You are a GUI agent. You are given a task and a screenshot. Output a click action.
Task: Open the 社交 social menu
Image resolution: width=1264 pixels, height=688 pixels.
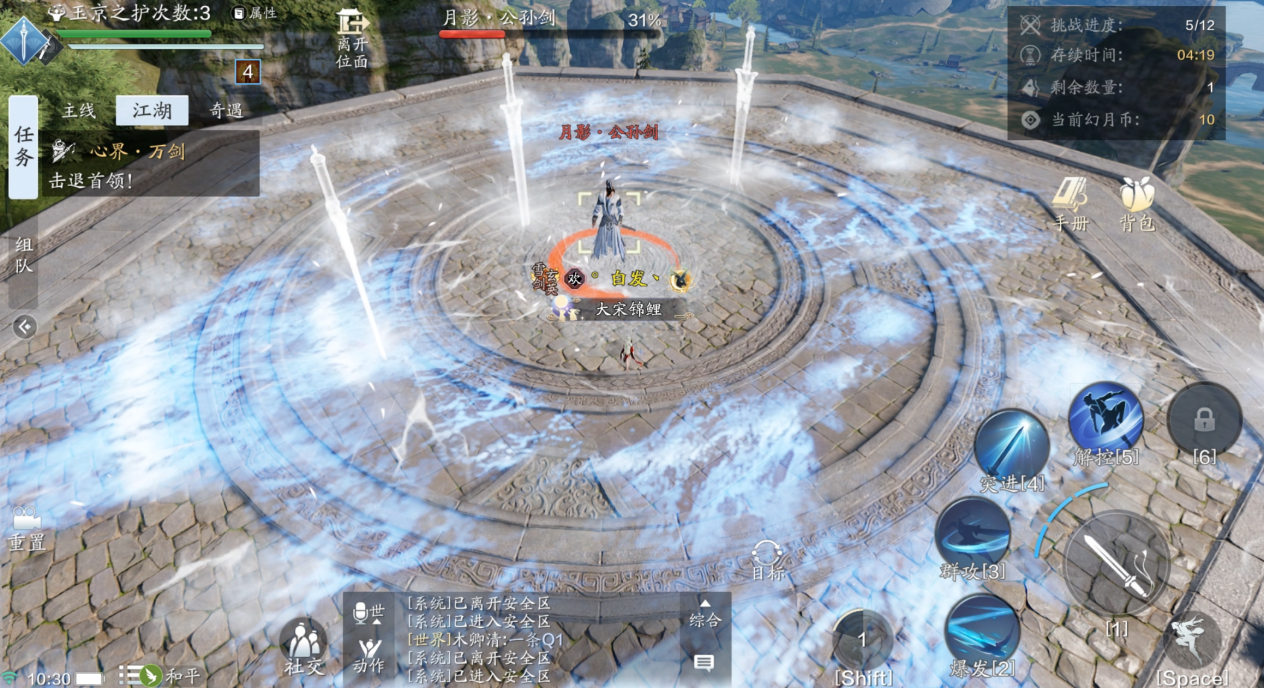(302, 646)
